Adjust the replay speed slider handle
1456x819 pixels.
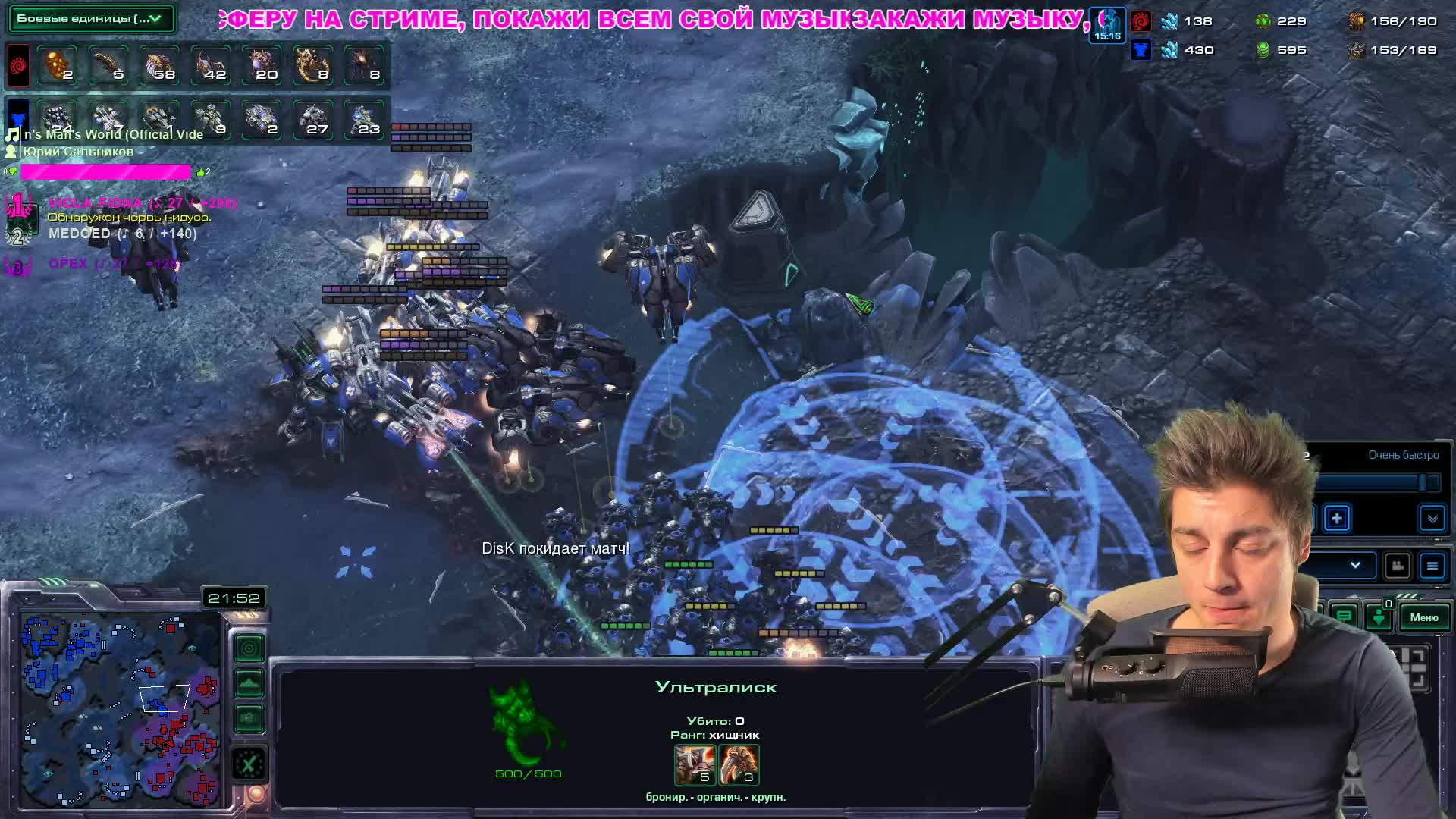tap(1425, 482)
